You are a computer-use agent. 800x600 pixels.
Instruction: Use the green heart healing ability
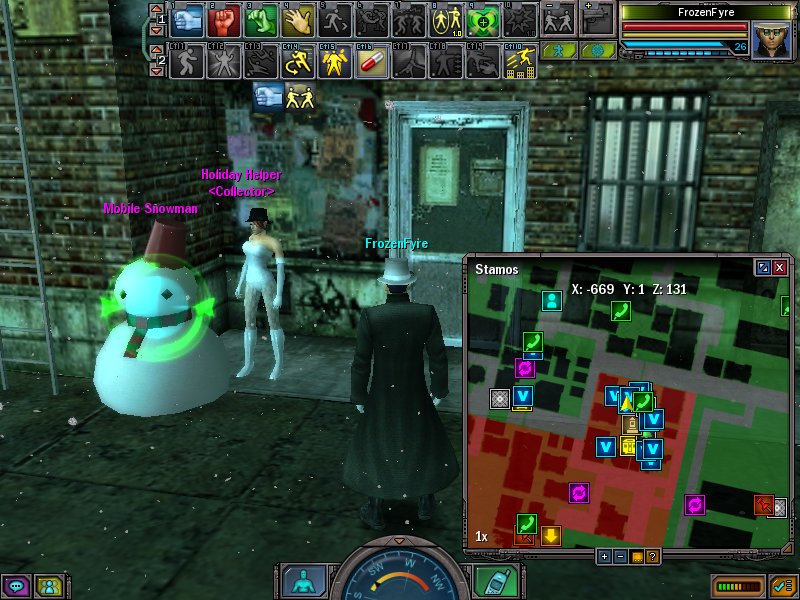pos(483,19)
